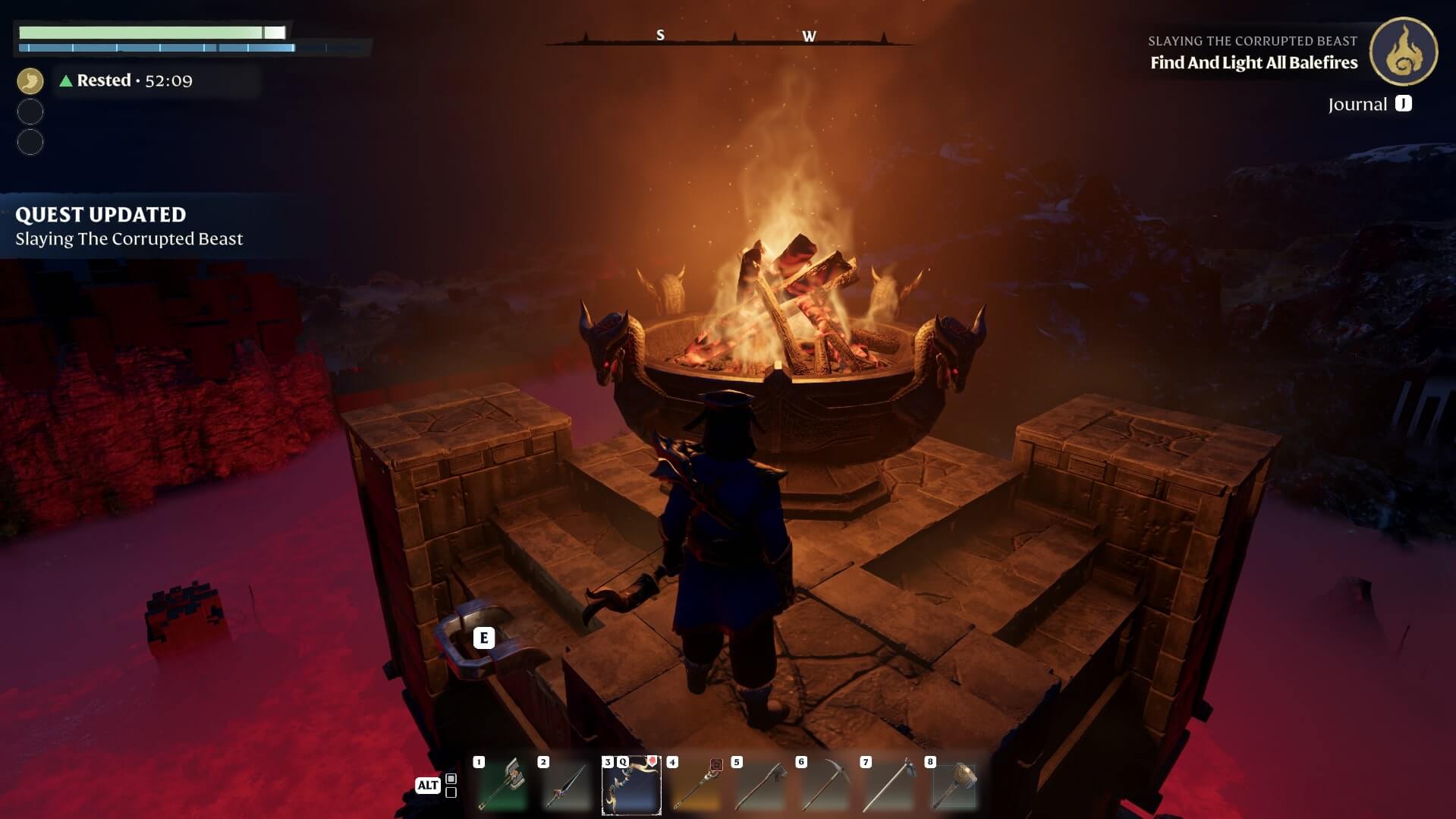Equip the magic staff in slot 4
Image resolution: width=1456 pixels, height=819 pixels.
point(696,786)
